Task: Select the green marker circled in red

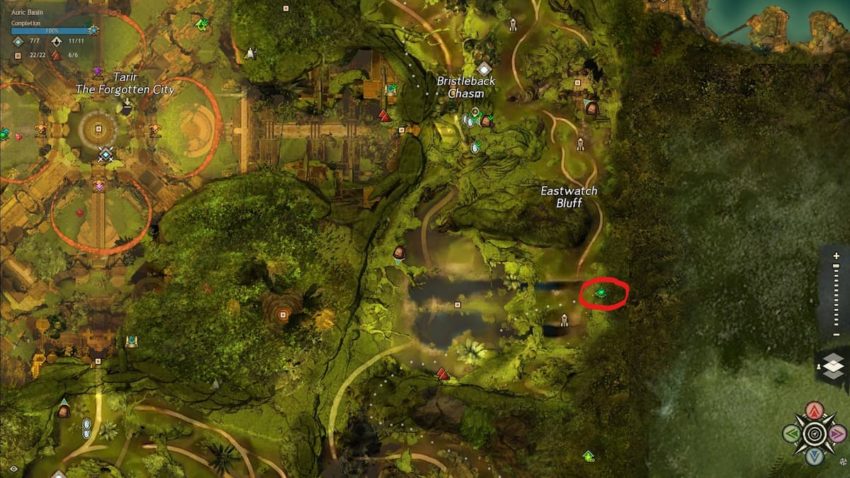Action: (x=602, y=293)
